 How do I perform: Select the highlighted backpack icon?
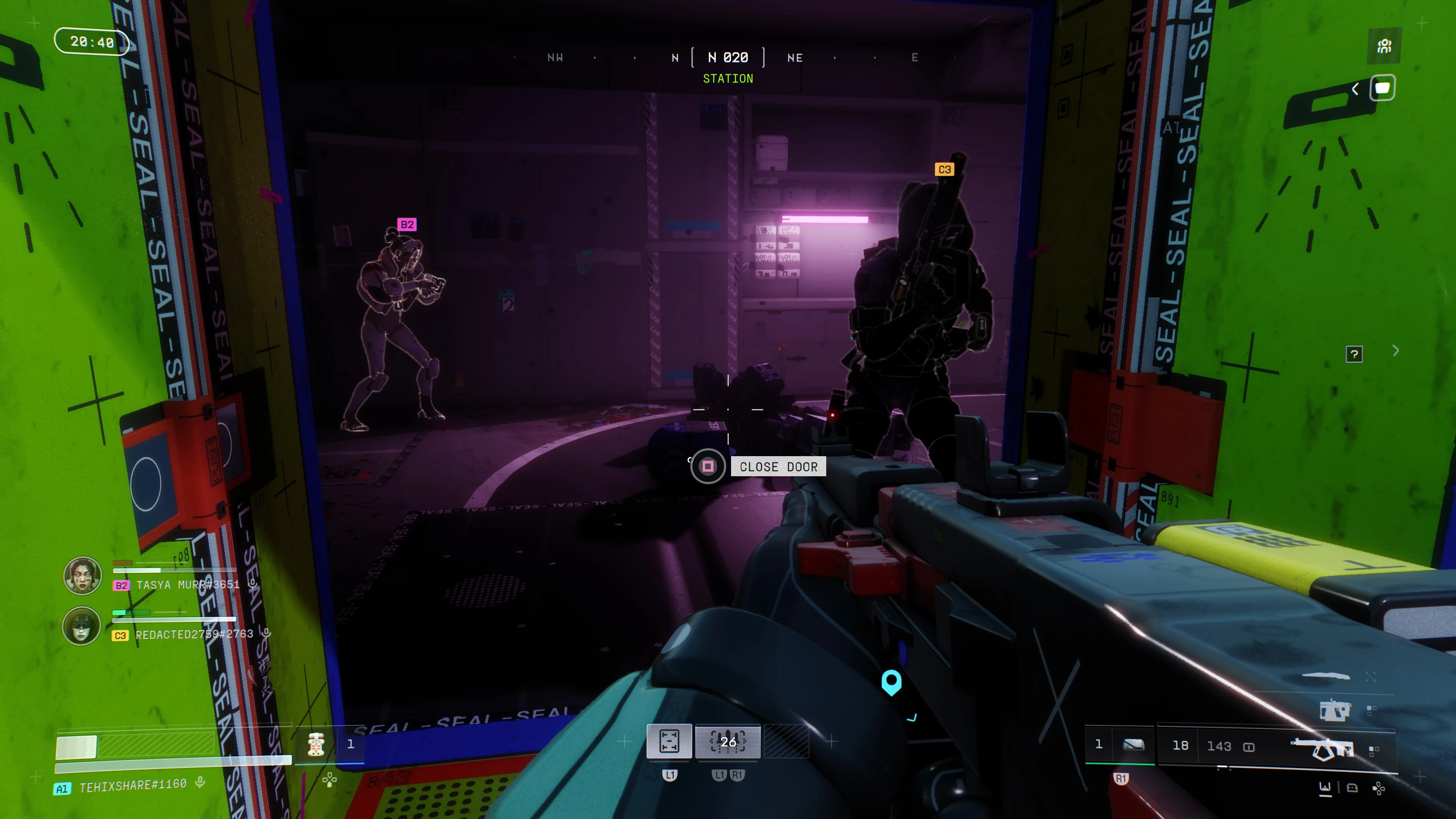coord(1382,88)
